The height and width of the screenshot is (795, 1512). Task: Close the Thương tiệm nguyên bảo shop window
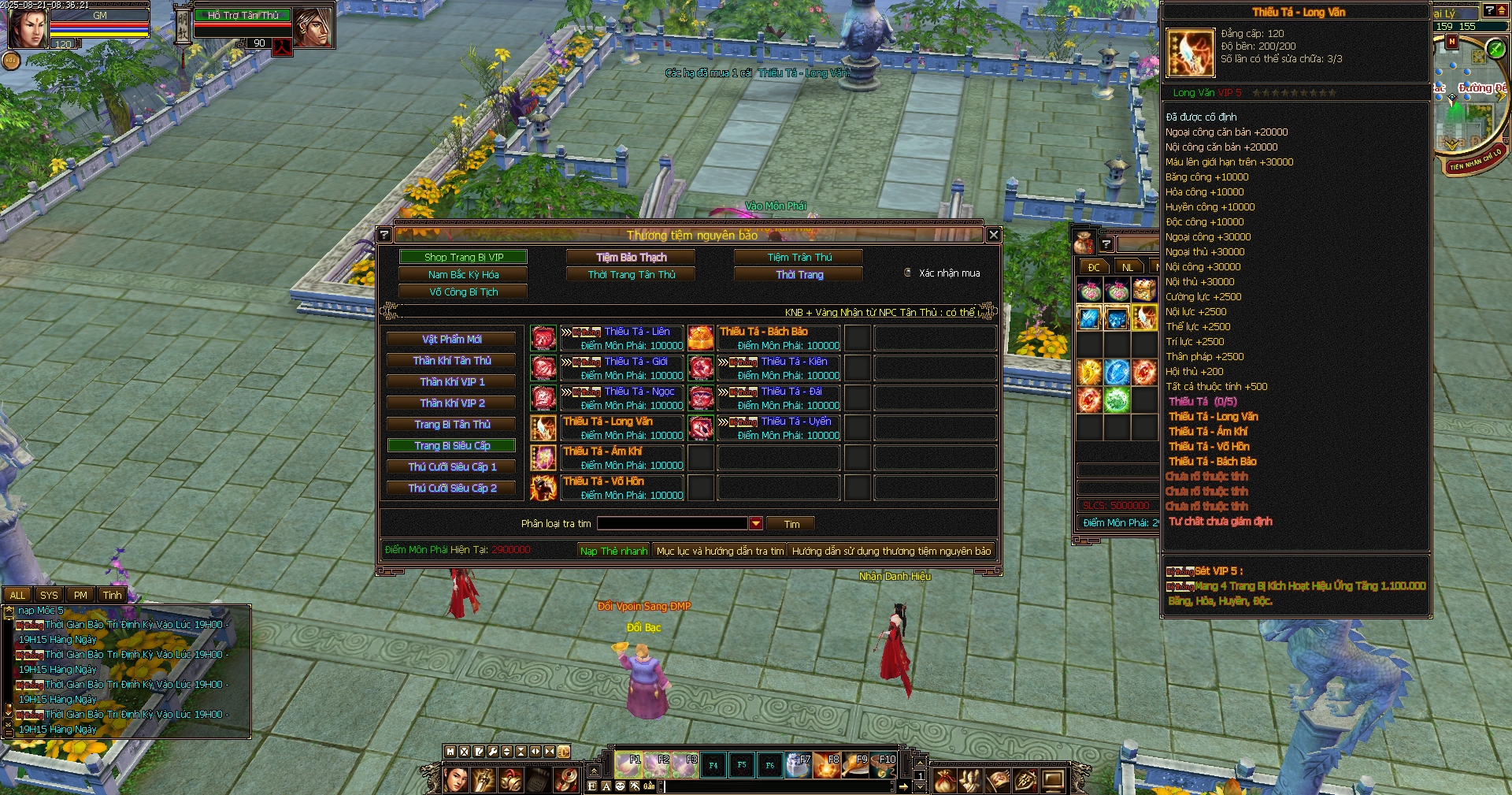tap(993, 235)
